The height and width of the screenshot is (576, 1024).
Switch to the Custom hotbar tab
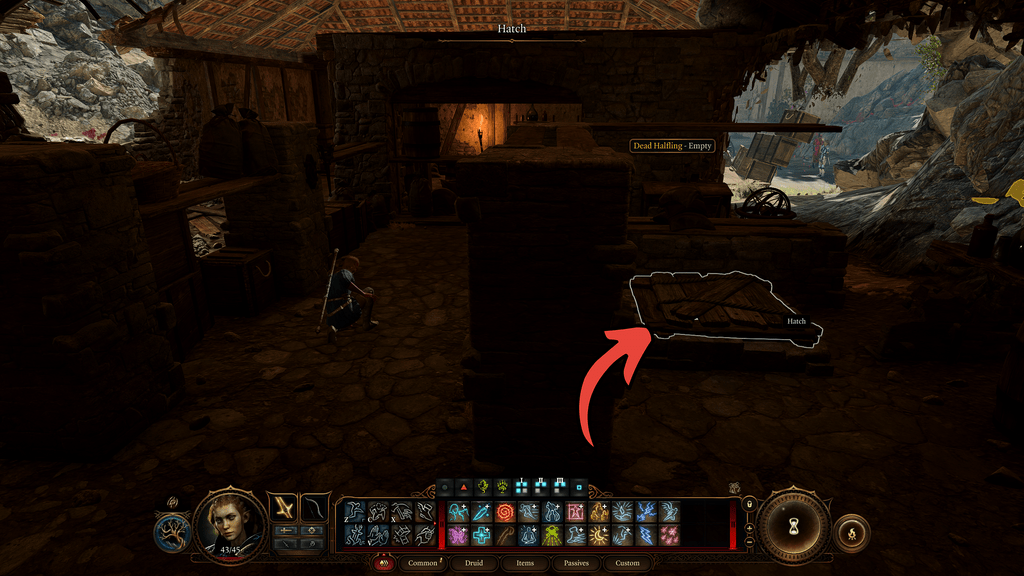[x=627, y=564]
